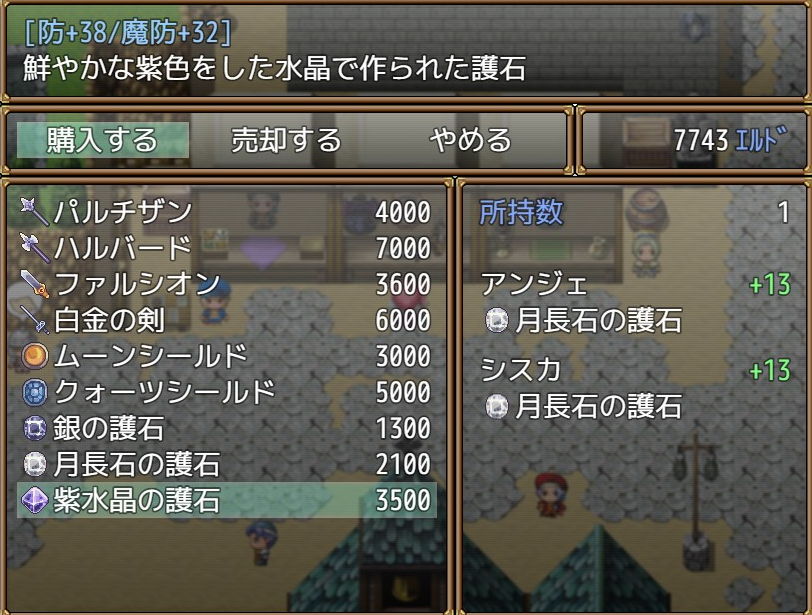Buy the ムーンシールド for 3000
The image size is (812, 615).
226,356
